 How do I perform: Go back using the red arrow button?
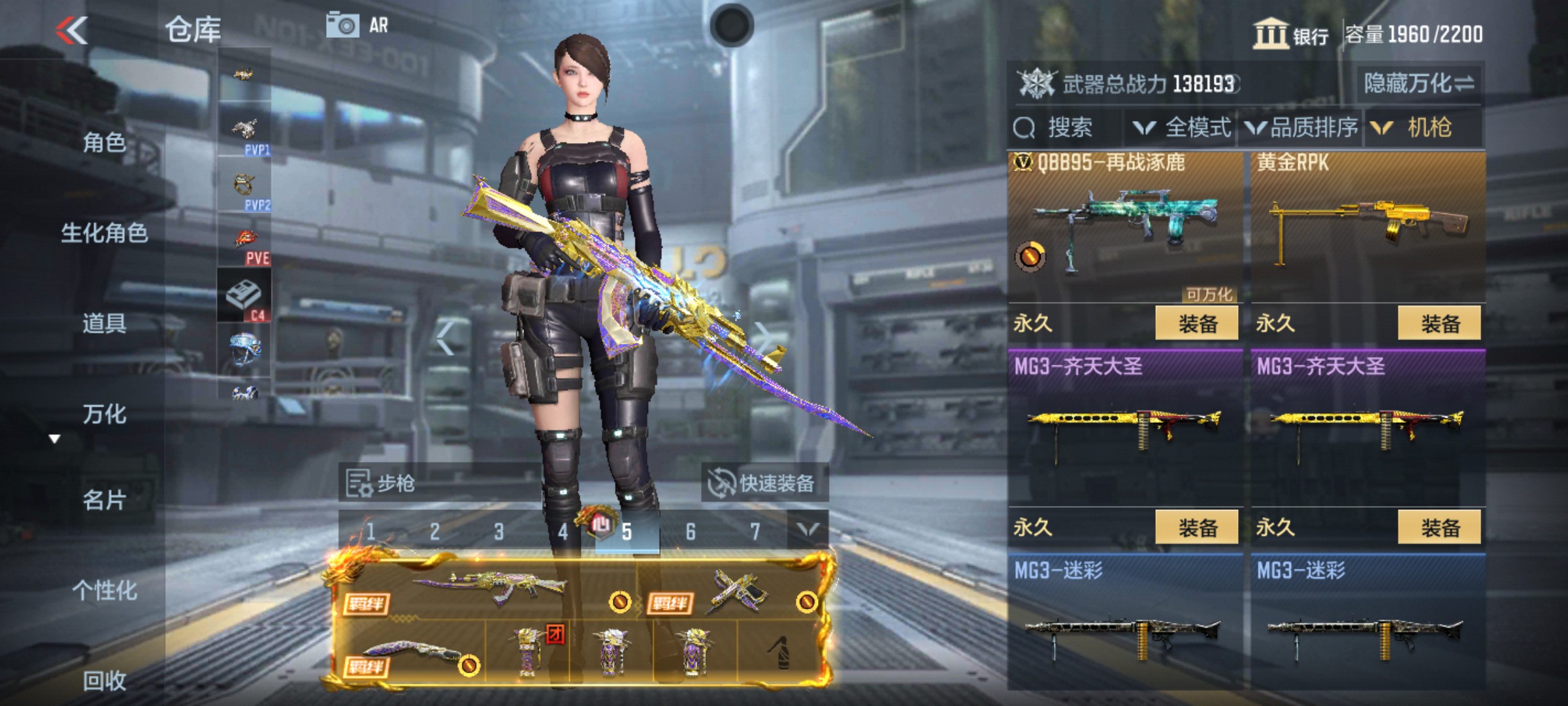pyautogui.click(x=72, y=30)
